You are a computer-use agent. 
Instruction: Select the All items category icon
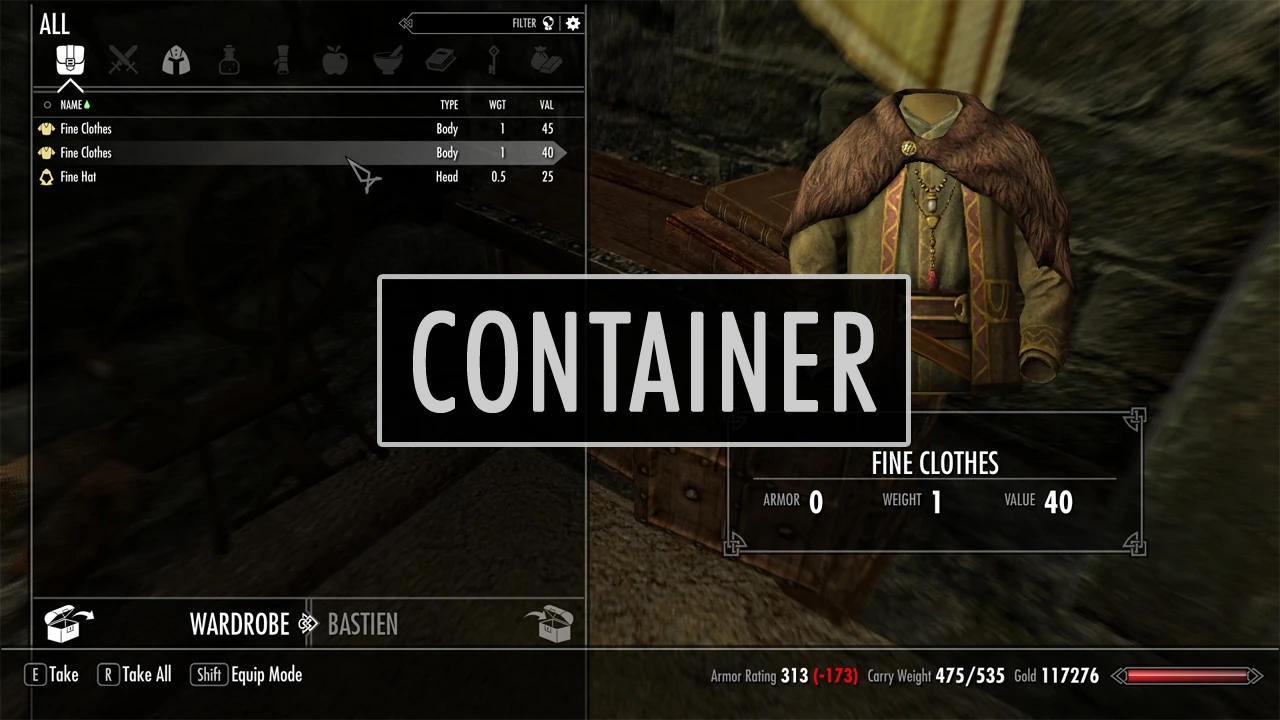click(70, 60)
